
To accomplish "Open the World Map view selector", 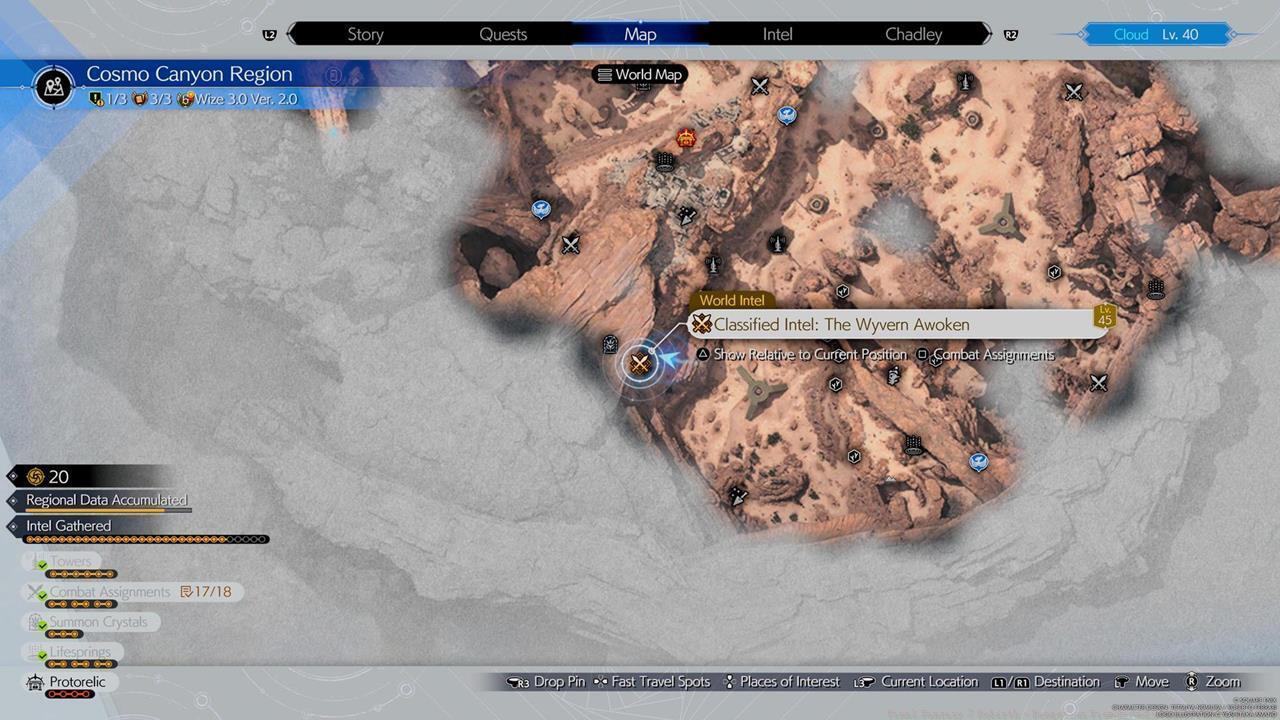I will [639, 74].
